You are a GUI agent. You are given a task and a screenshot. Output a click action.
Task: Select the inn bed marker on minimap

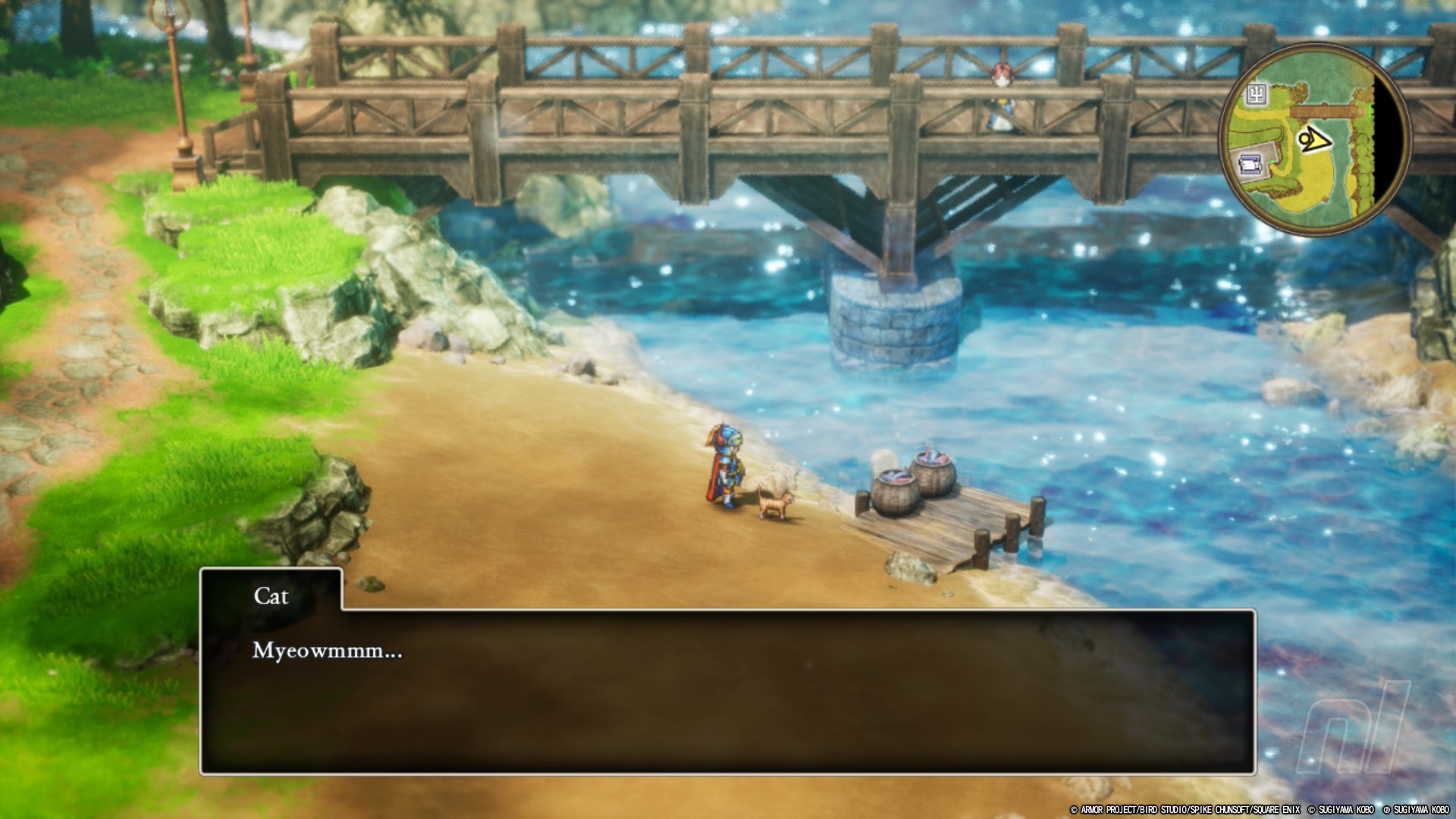pos(1250,163)
